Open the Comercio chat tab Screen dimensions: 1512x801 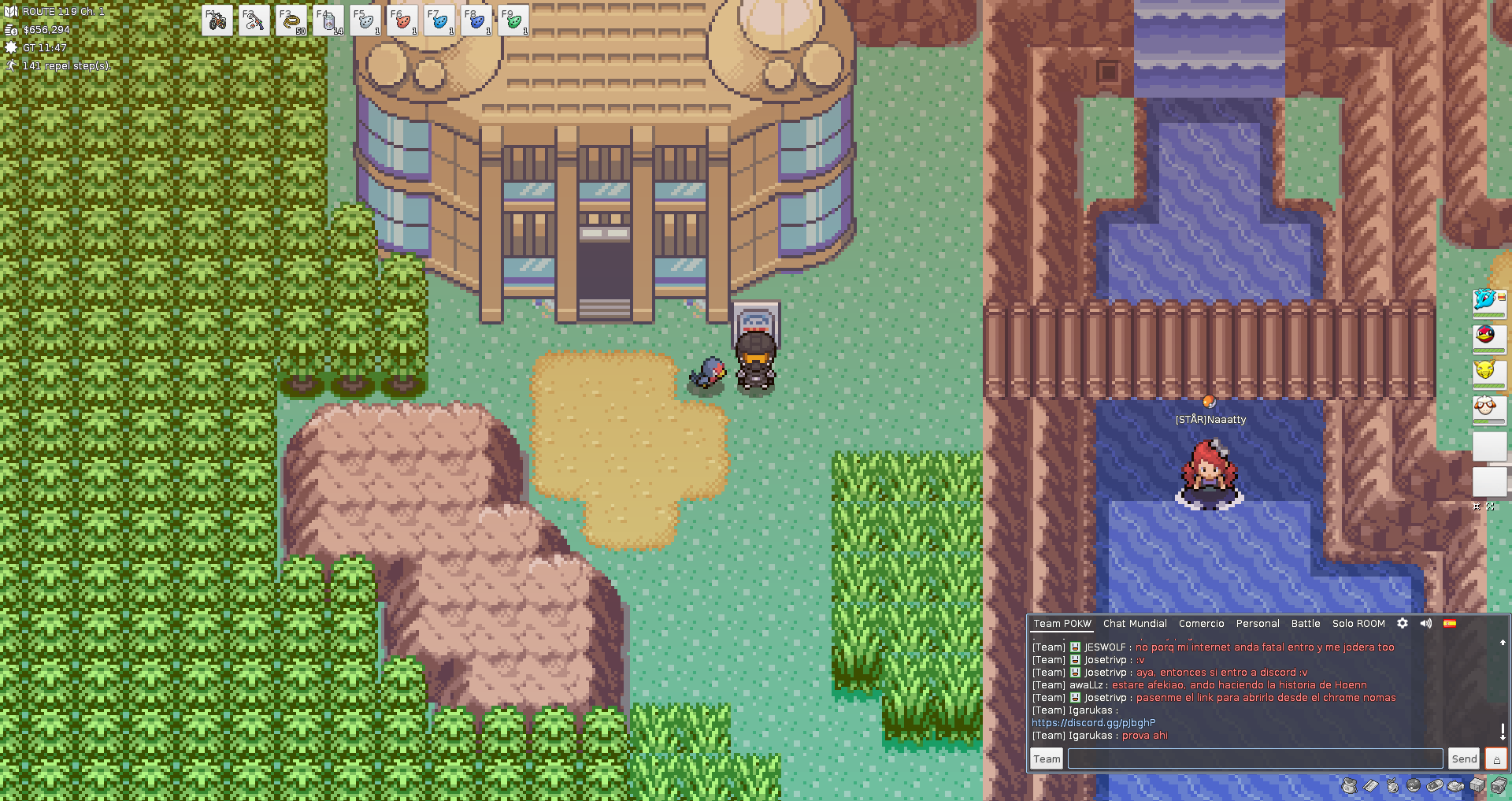pos(1201,623)
